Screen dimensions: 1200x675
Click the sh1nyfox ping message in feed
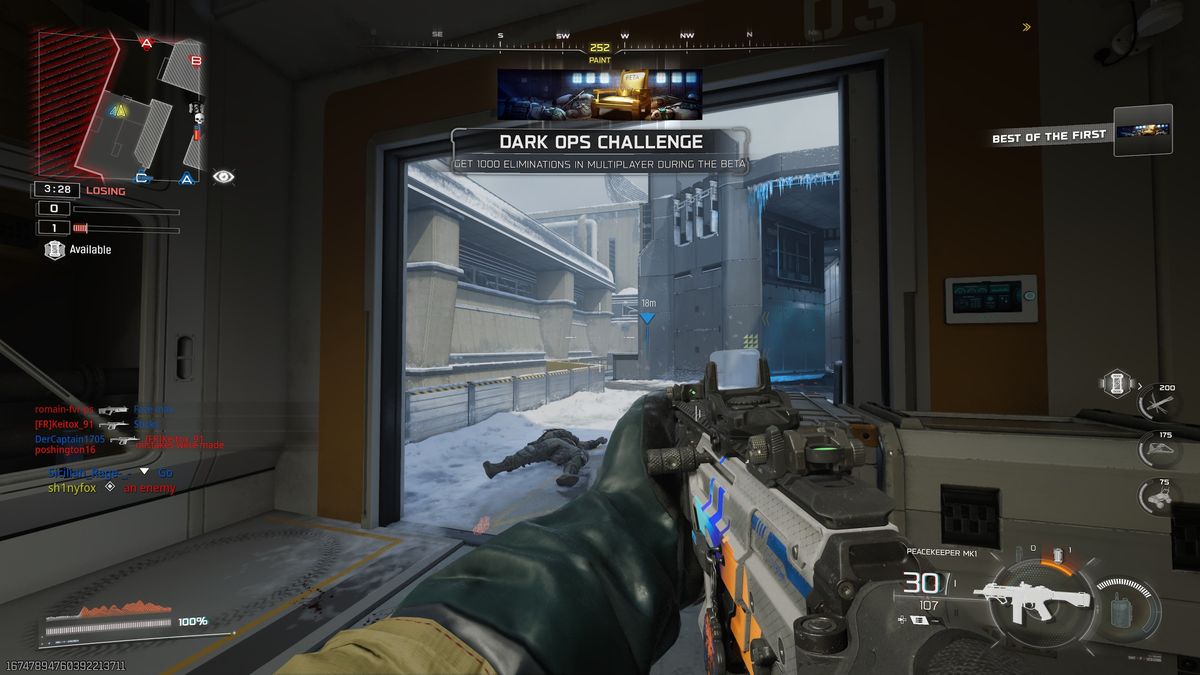point(70,488)
